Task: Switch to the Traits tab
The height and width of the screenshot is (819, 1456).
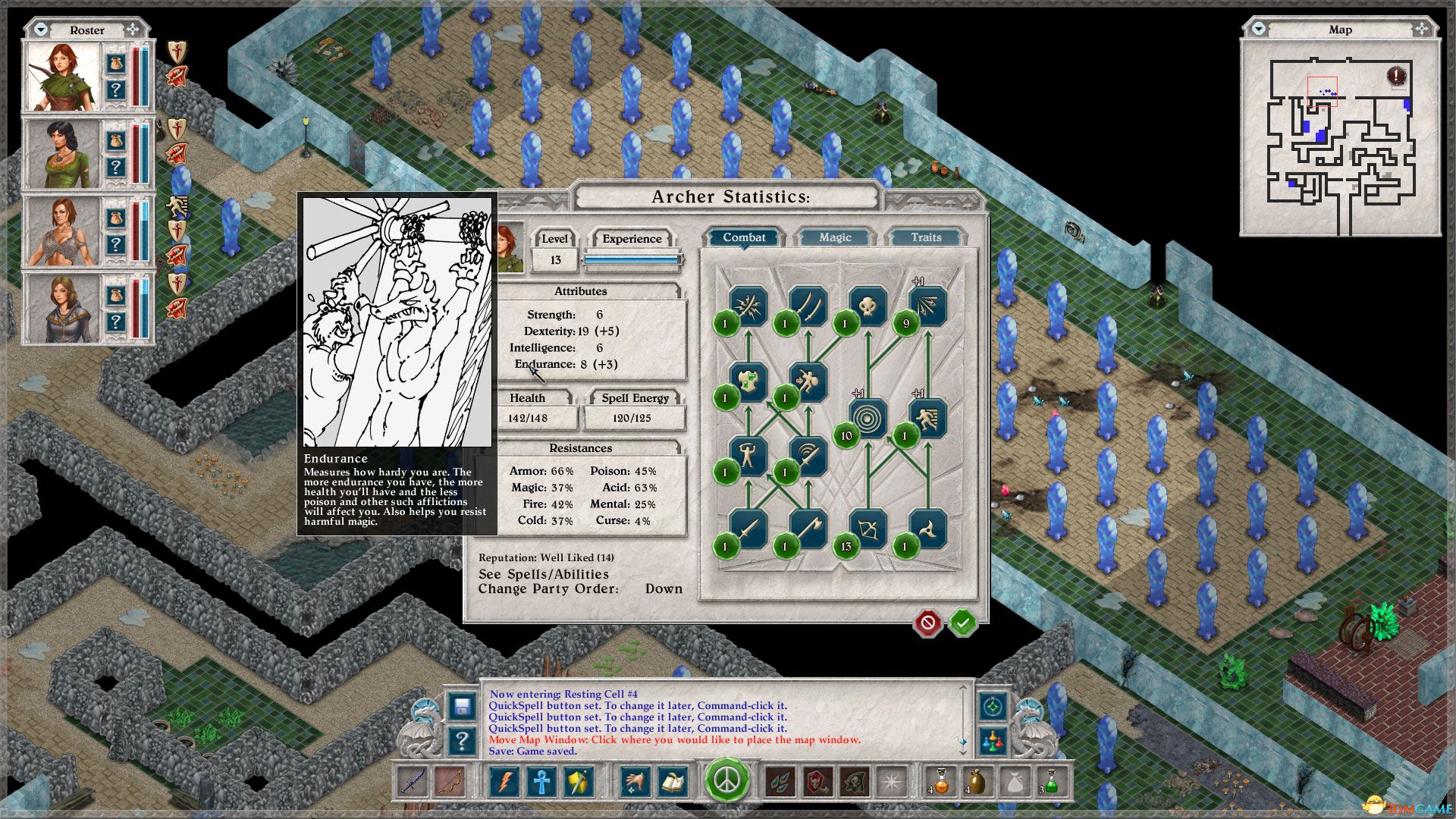Action: pos(927,237)
